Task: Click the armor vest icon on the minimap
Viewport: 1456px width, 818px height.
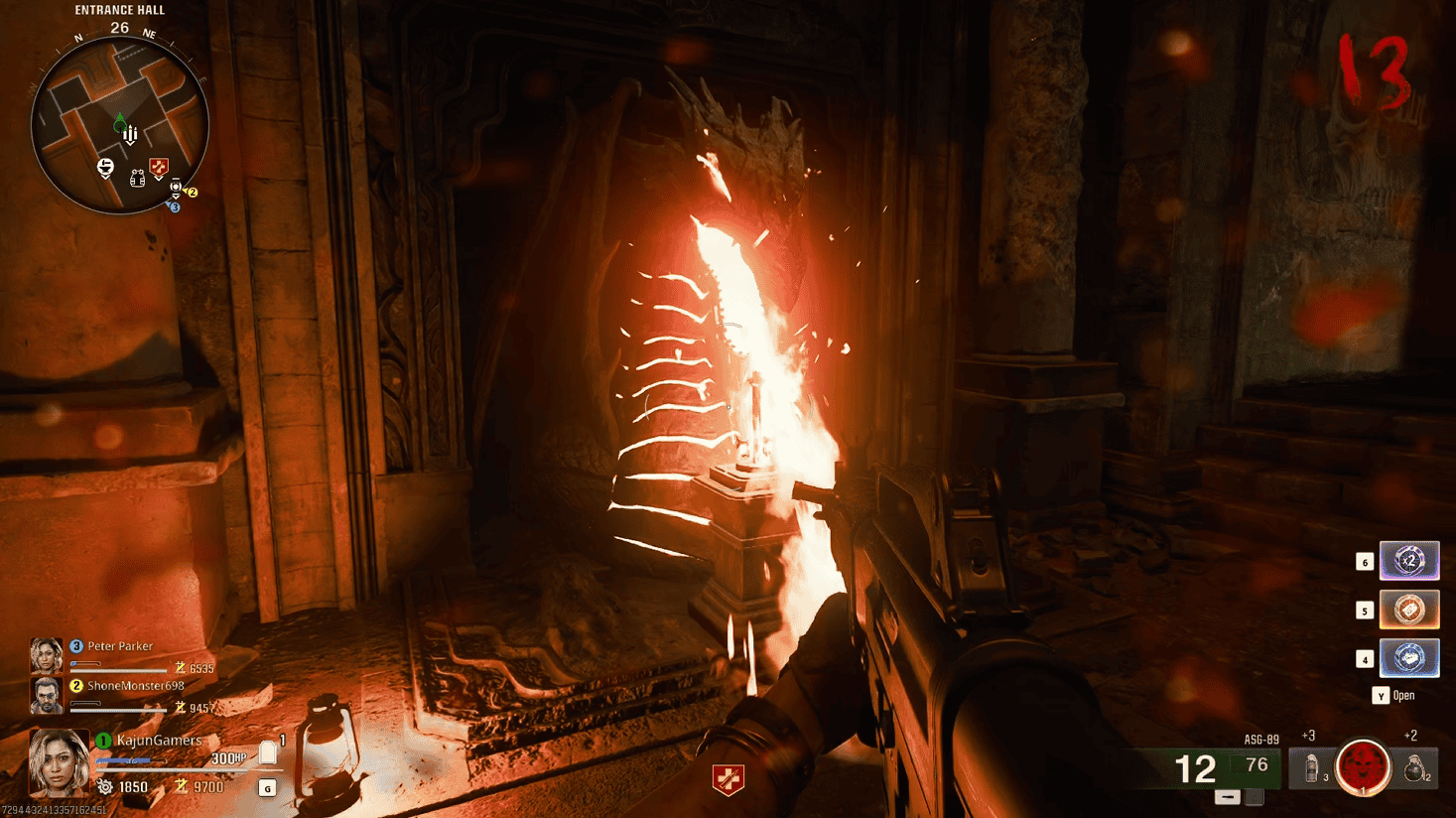Action: (137, 180)
